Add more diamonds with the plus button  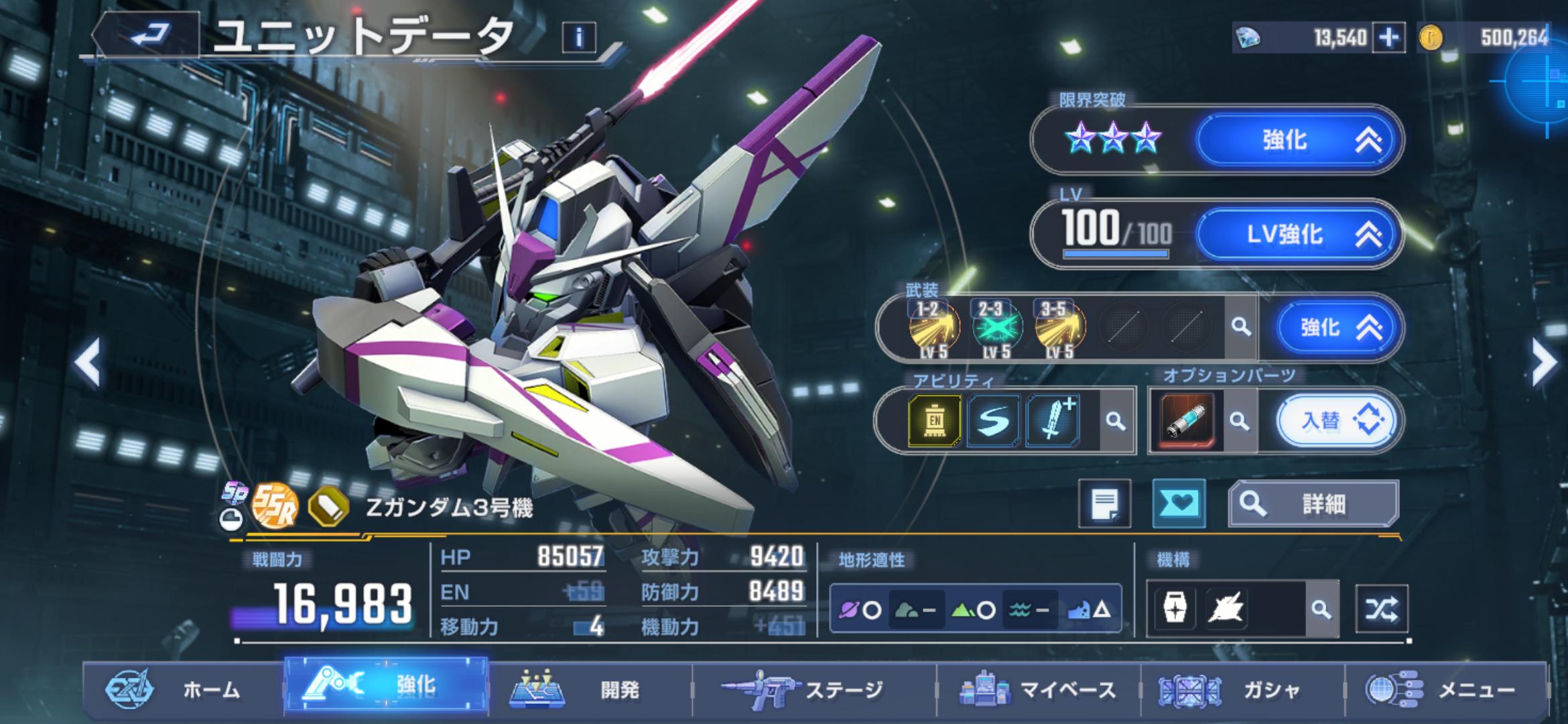point(1388,38)
